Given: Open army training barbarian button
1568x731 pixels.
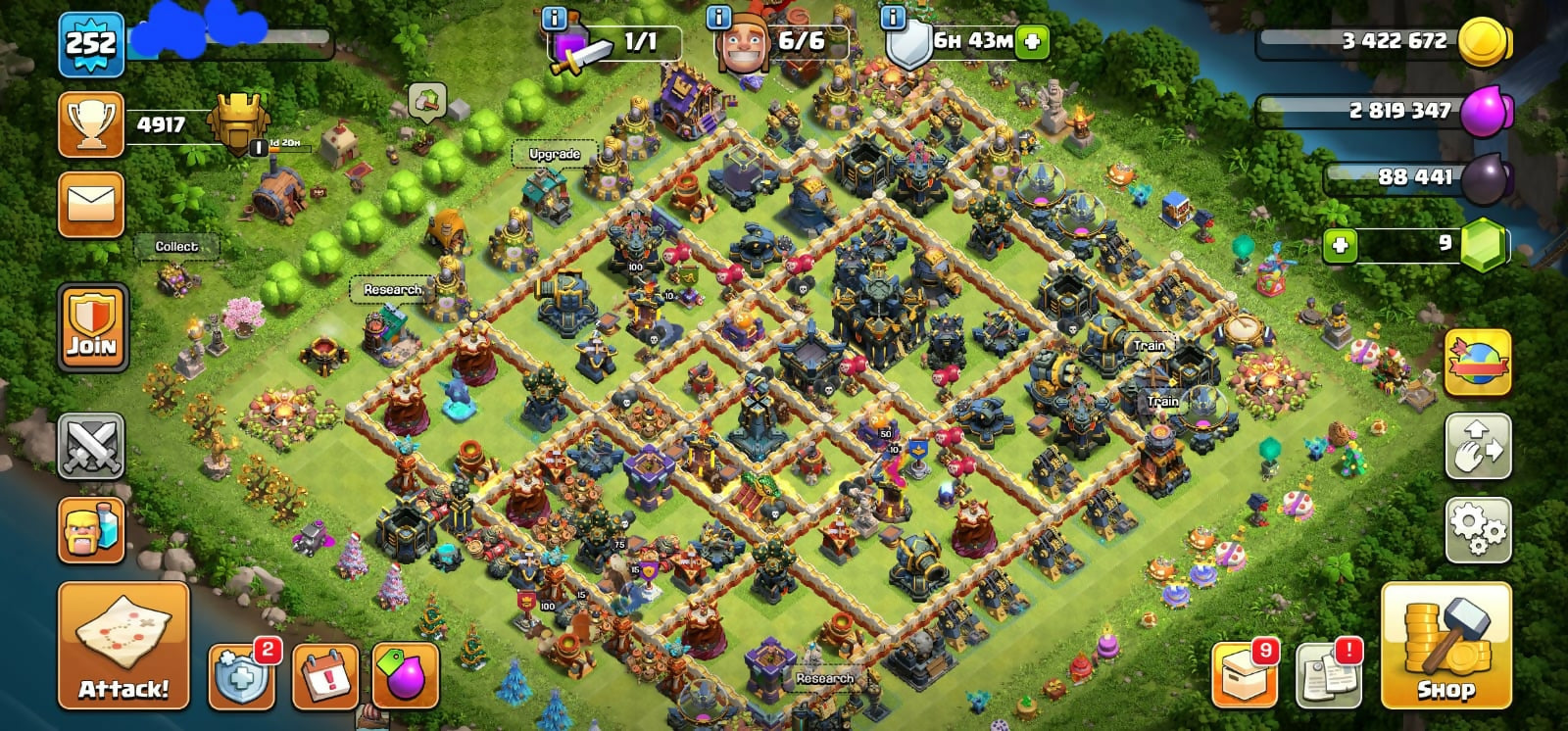Looking at the screenshot, I should [91, 530].
